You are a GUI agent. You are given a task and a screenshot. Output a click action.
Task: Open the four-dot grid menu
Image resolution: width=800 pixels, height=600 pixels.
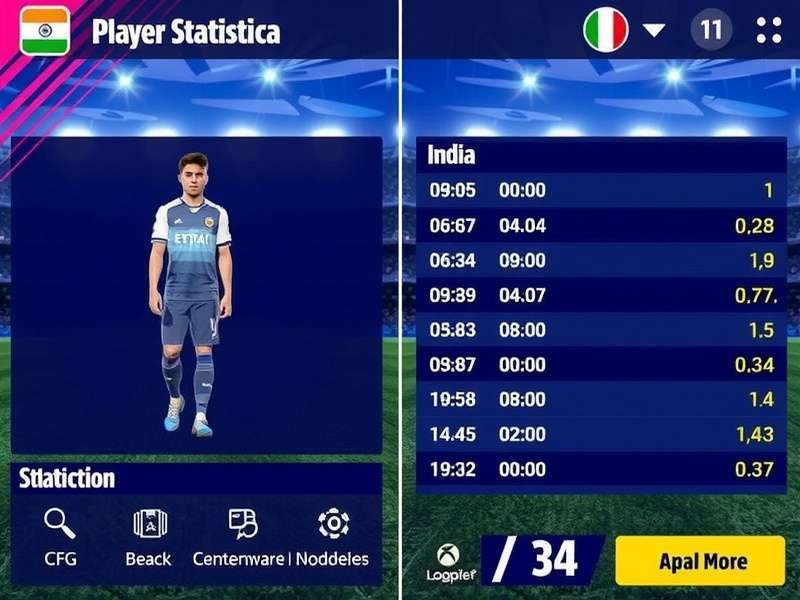769,30
